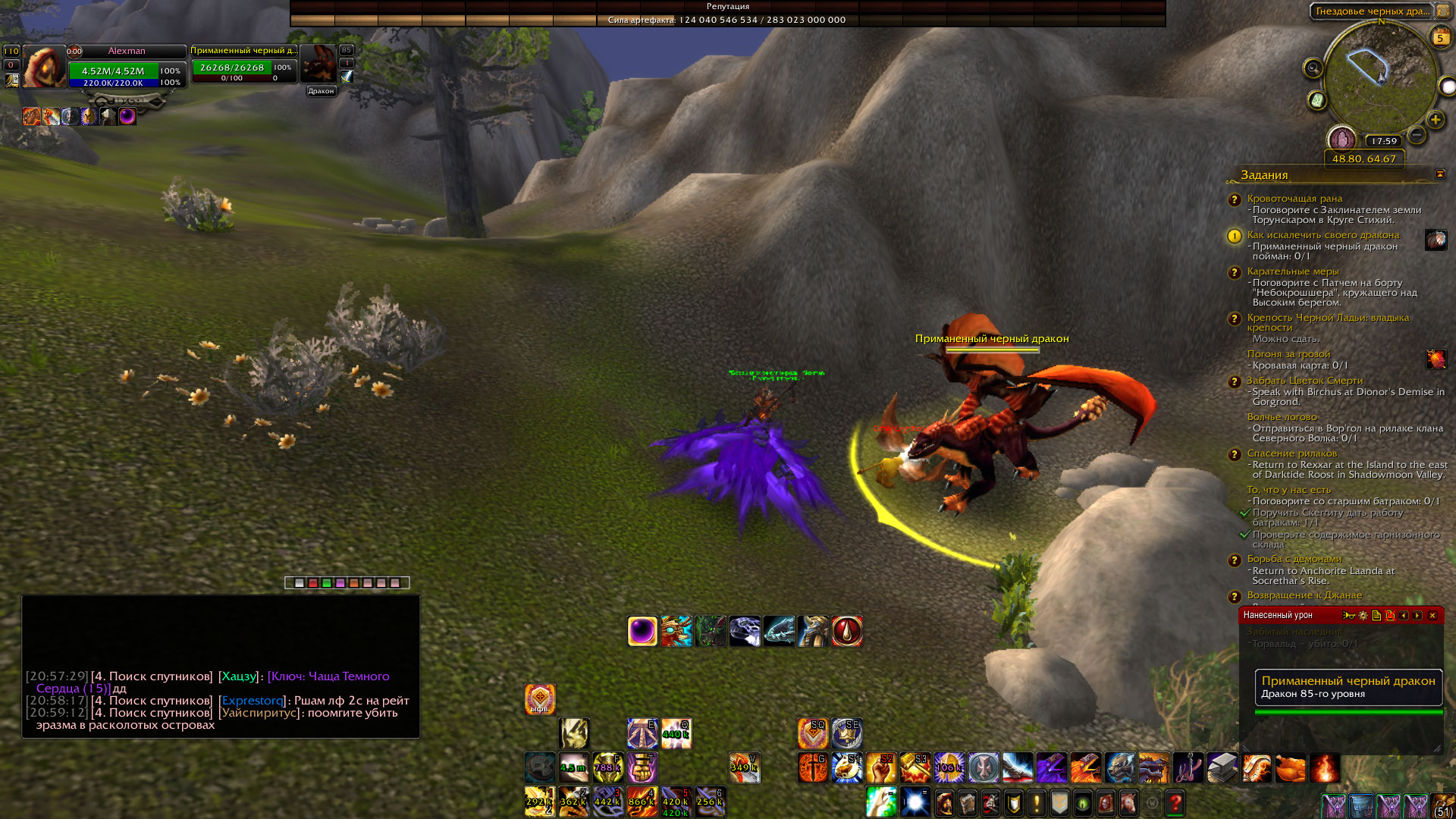The width and height of the screenshot is (1456, 819).
Task: Use quest item for Как искалечить своего дракона
Action: pyautogui.click(x=1436, y=240)
